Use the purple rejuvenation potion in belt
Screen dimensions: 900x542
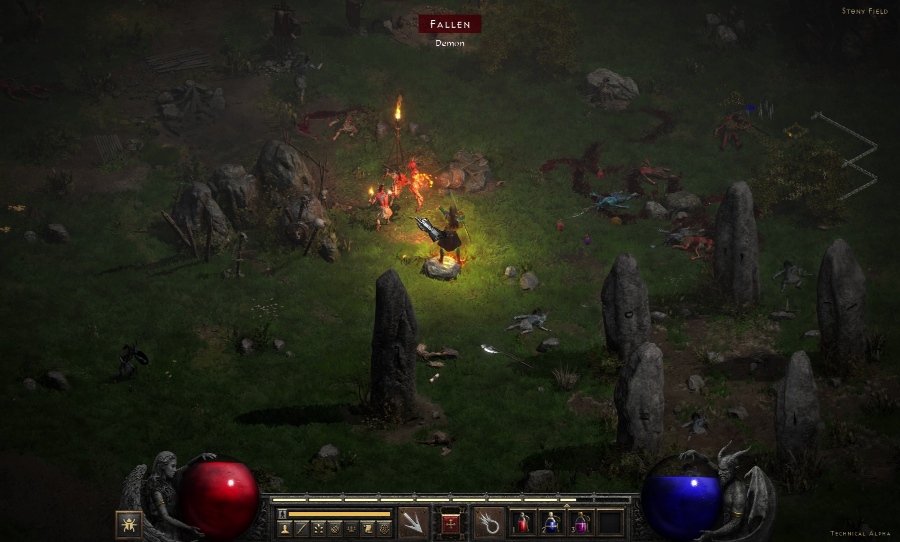(580, 522)
